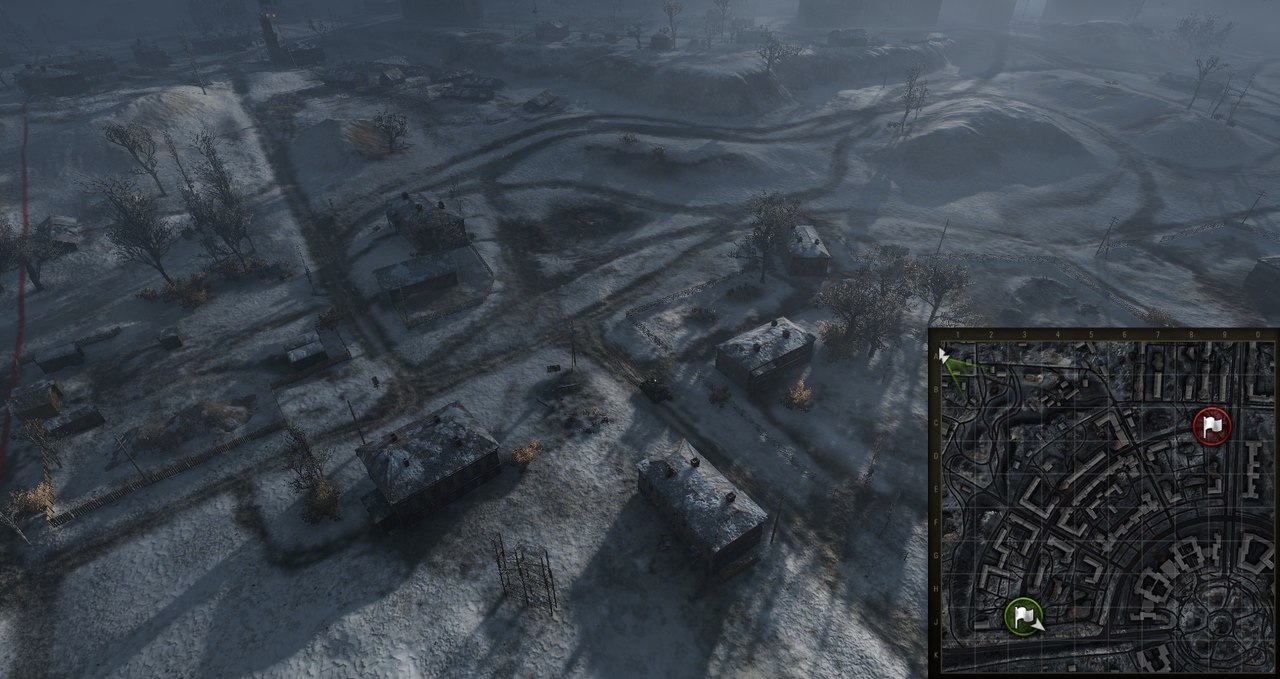Click the white camera arrow on the minimap
Viewport: 1280px width, 679px height.
coord(944,354)
